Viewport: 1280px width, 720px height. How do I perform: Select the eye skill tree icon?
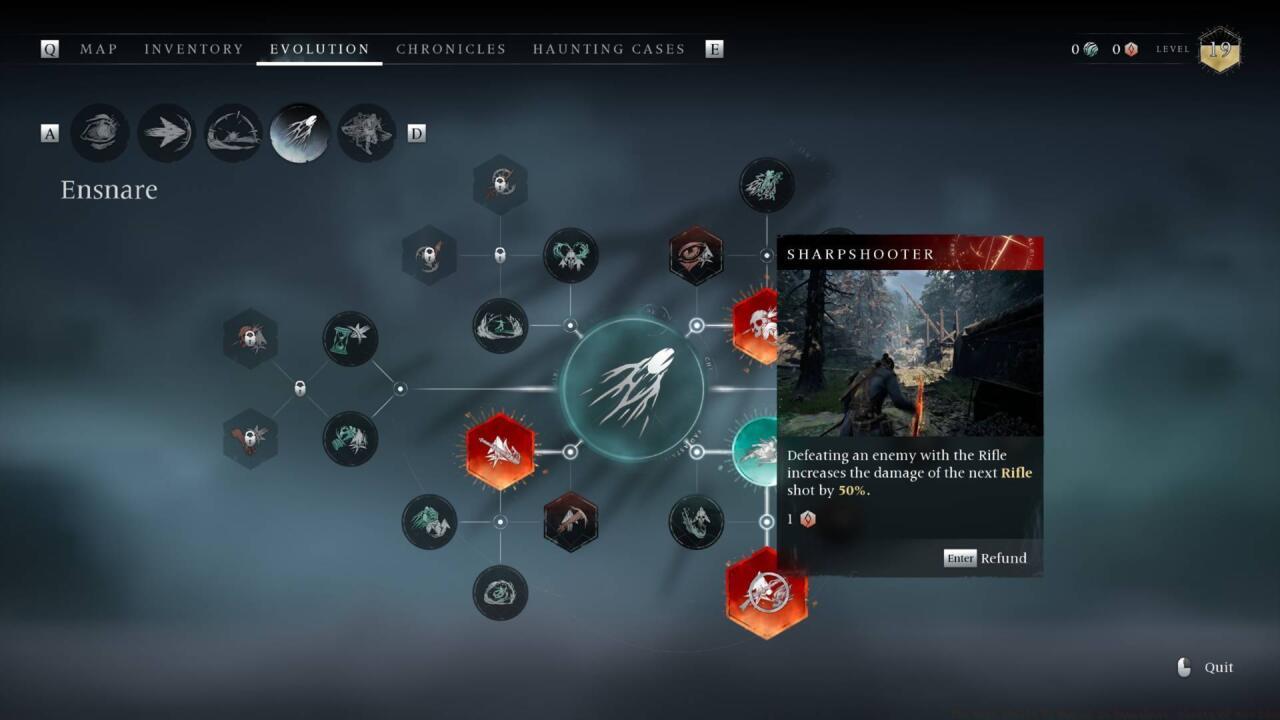100,133
